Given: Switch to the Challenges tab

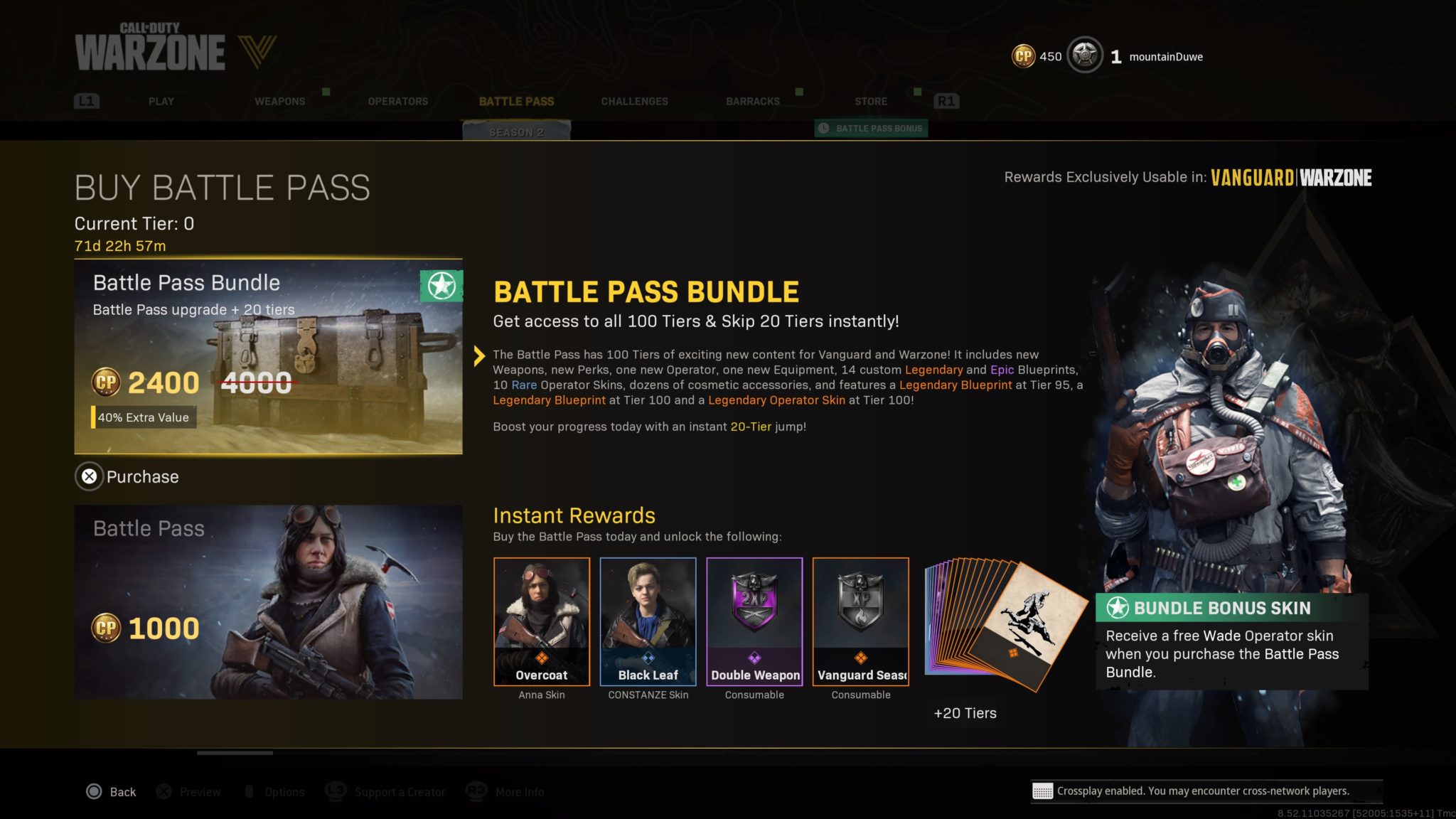Looking at the screenshot, I should [x=634, y=101].
